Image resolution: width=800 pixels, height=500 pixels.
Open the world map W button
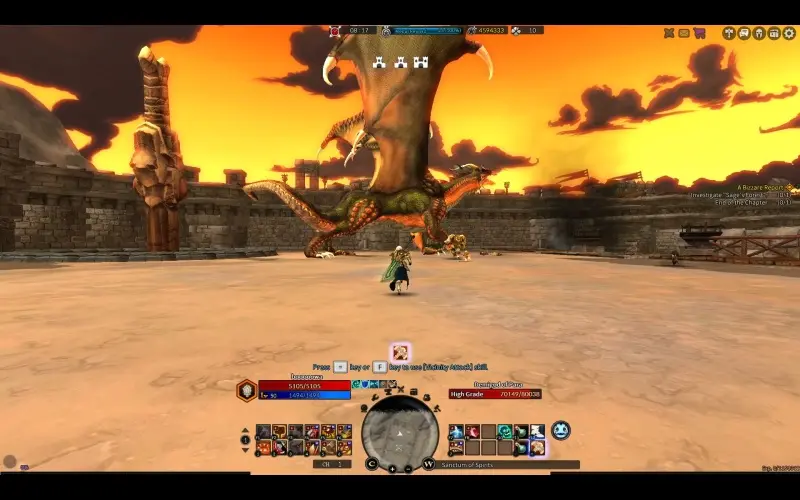428,464
